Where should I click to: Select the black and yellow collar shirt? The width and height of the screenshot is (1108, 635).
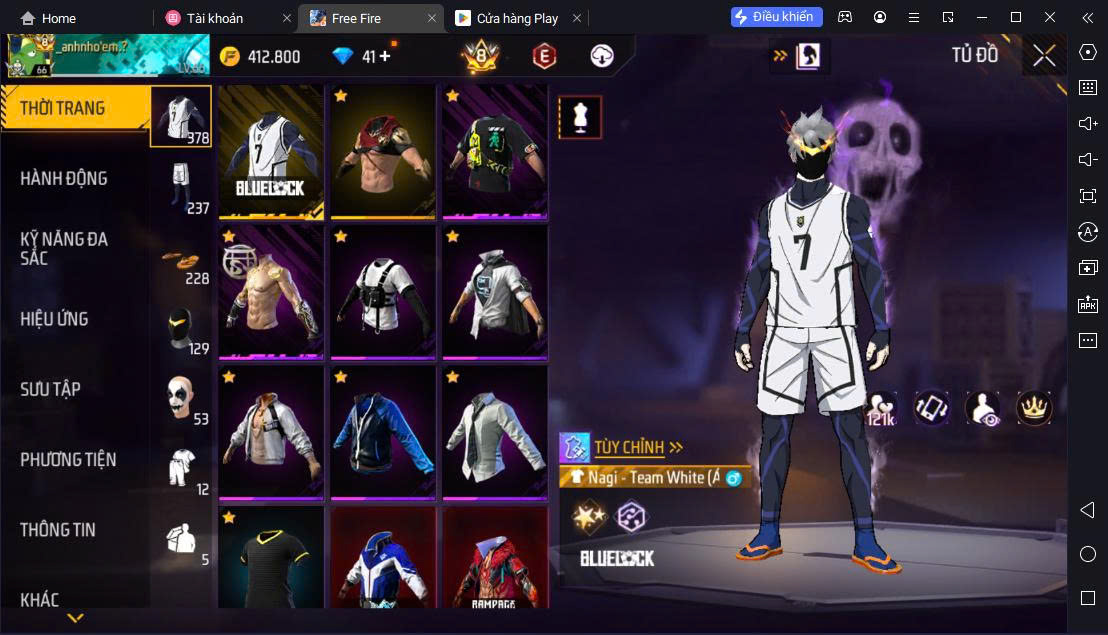click(x=271, y=558)
